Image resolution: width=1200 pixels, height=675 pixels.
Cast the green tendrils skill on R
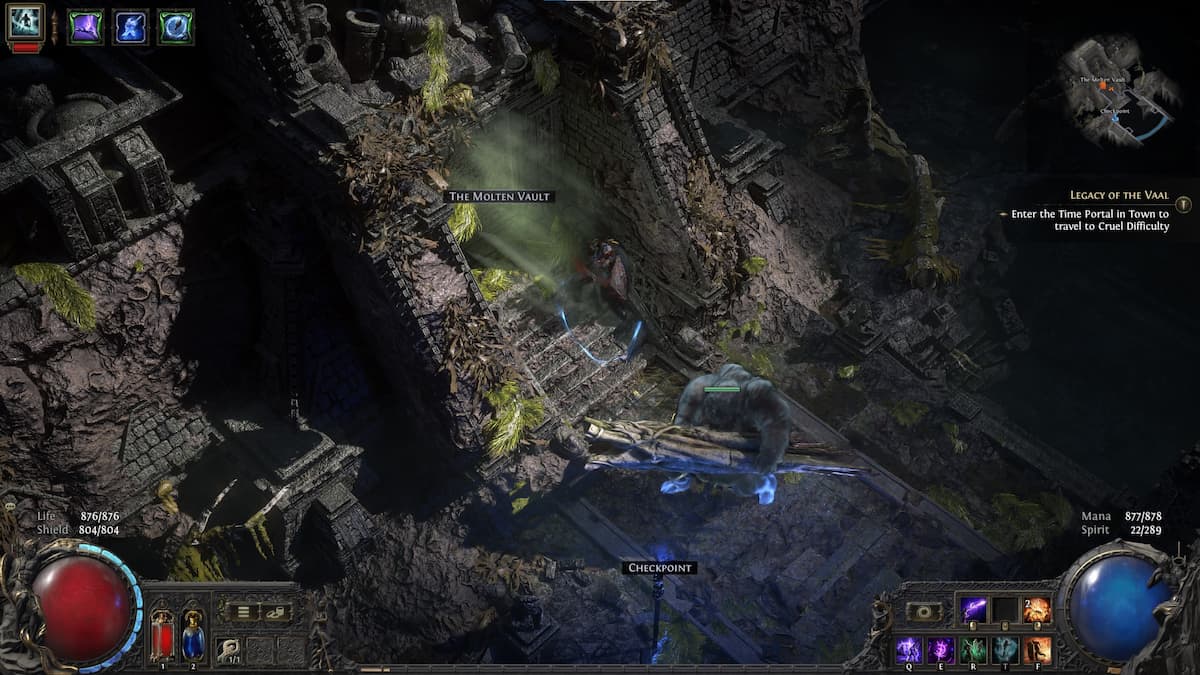point(974,649)
